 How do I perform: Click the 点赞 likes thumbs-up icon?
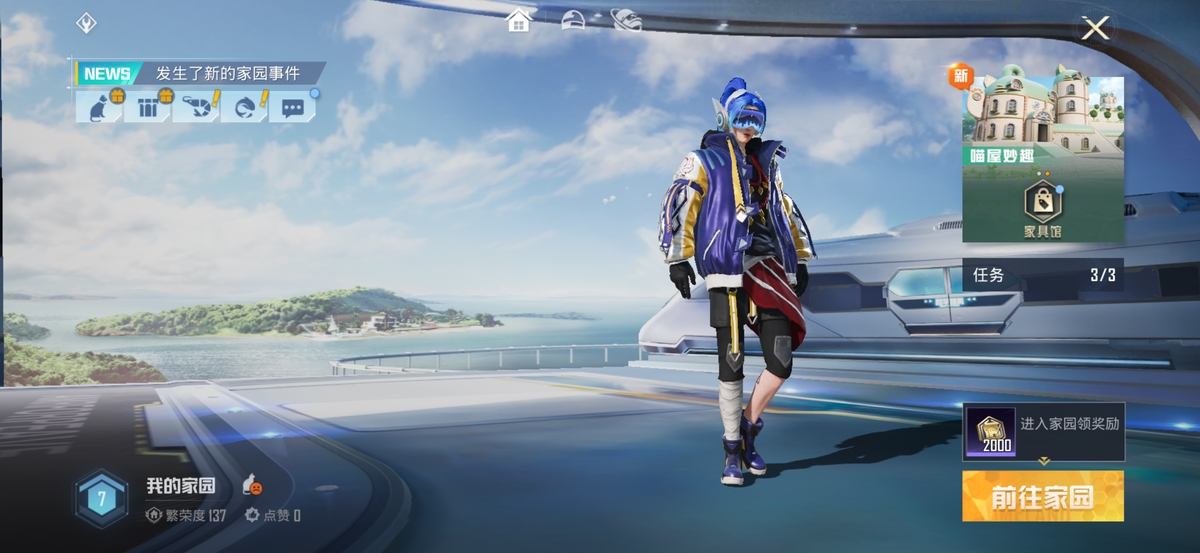tap(252, 516)
